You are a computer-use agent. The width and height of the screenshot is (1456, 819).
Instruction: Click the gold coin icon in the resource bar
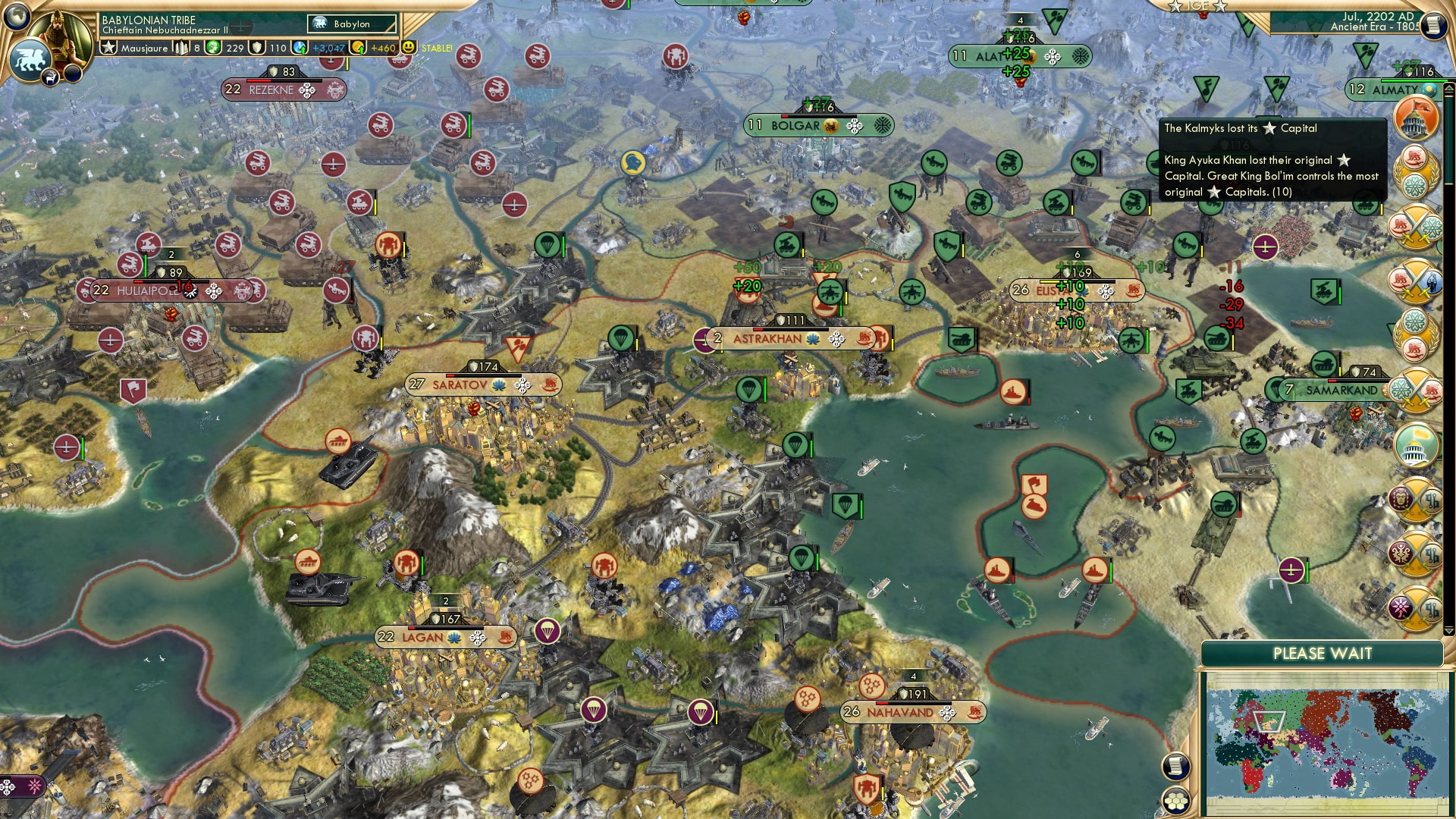click(358, 48)
